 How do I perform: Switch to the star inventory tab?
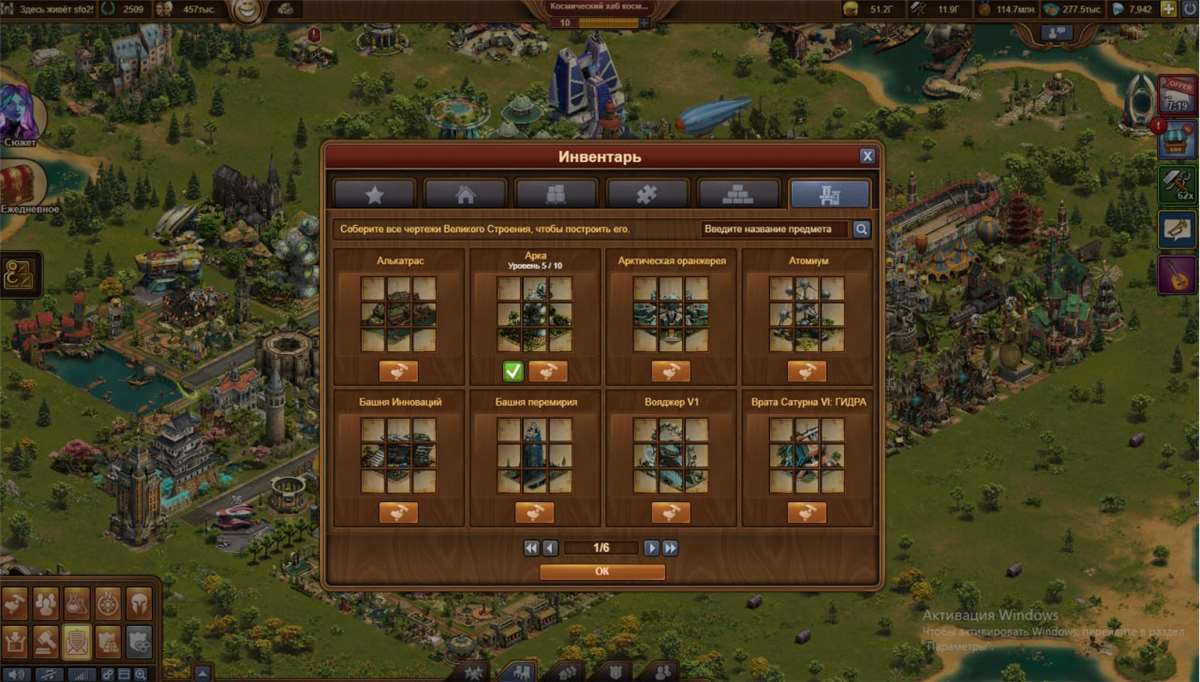pyautogui.click(x=374, y=194)
